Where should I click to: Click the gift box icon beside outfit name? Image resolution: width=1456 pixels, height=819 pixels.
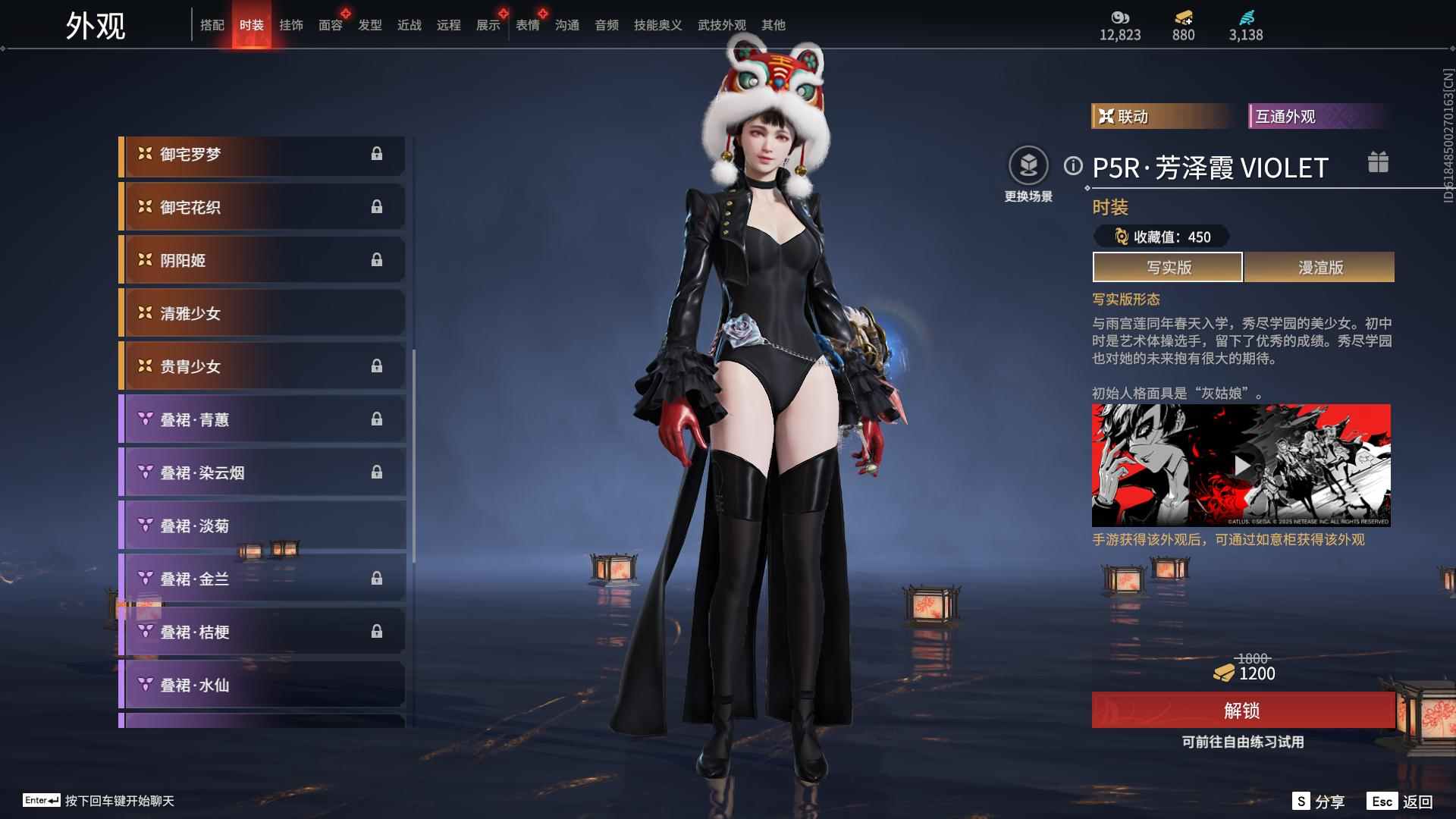pos(1378,162)
